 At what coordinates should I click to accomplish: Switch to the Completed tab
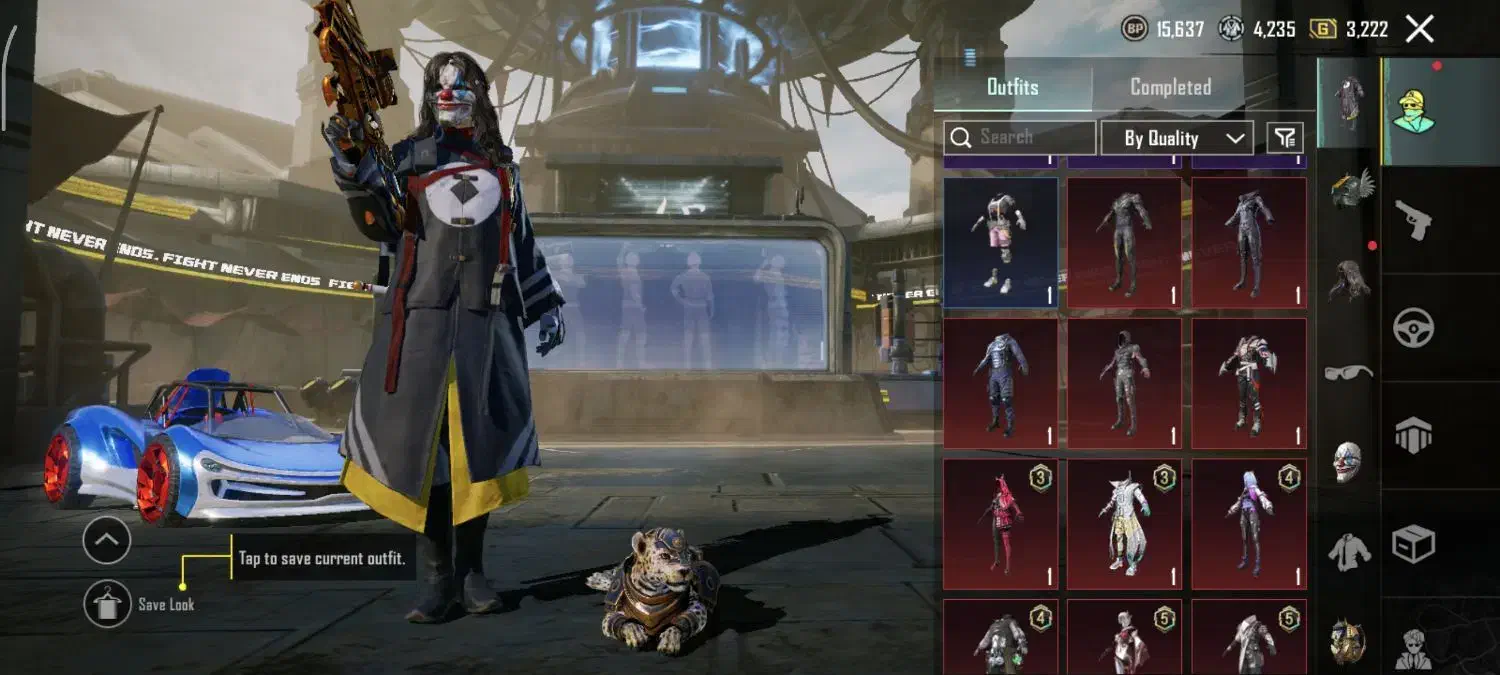(1170, 87)
